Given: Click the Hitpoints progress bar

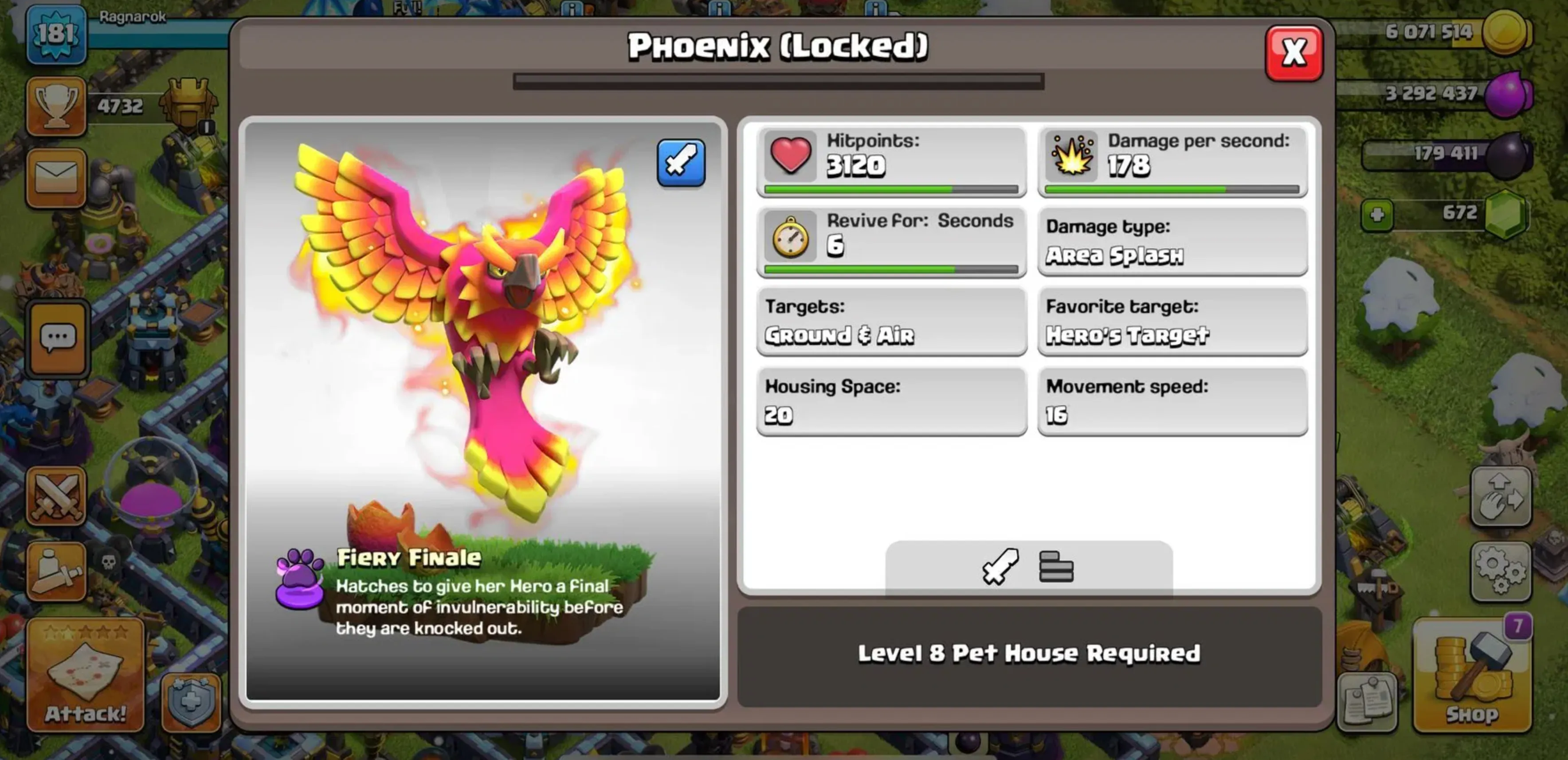Looking at the screenshot, I should coord(890,189).
